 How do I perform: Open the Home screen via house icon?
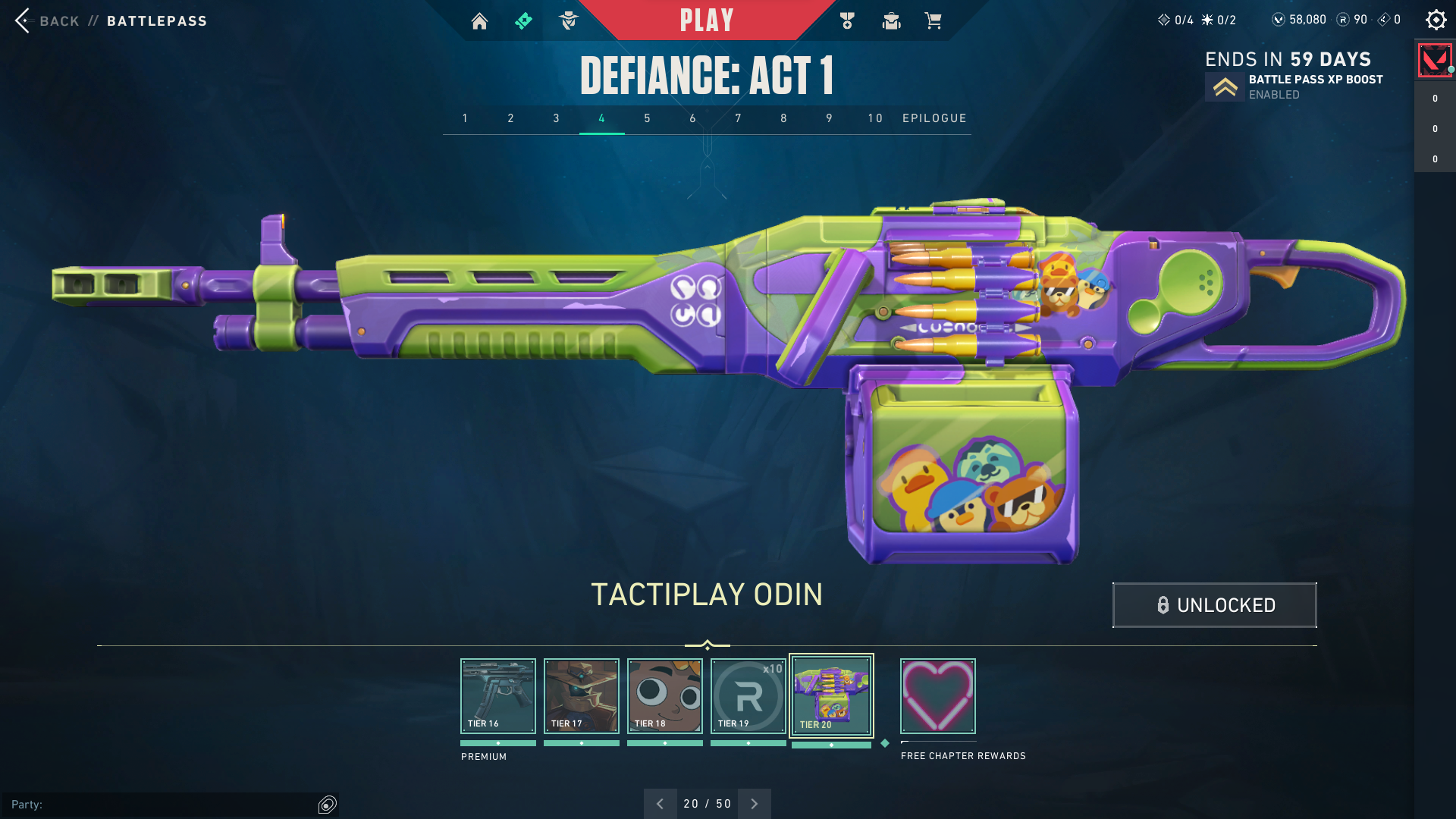tap(479, 20)
